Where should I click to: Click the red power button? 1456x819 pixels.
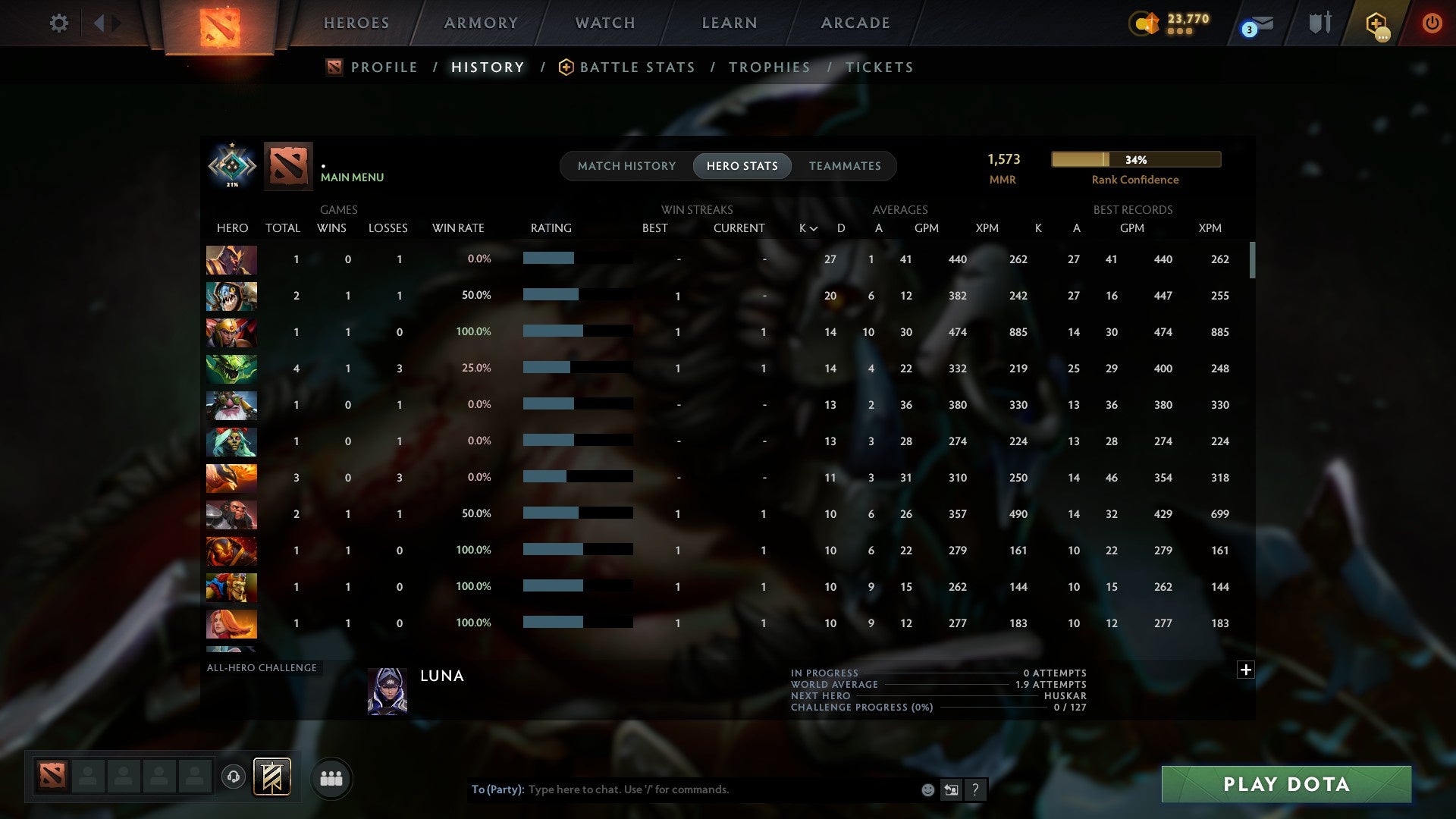coord(1432,23)
